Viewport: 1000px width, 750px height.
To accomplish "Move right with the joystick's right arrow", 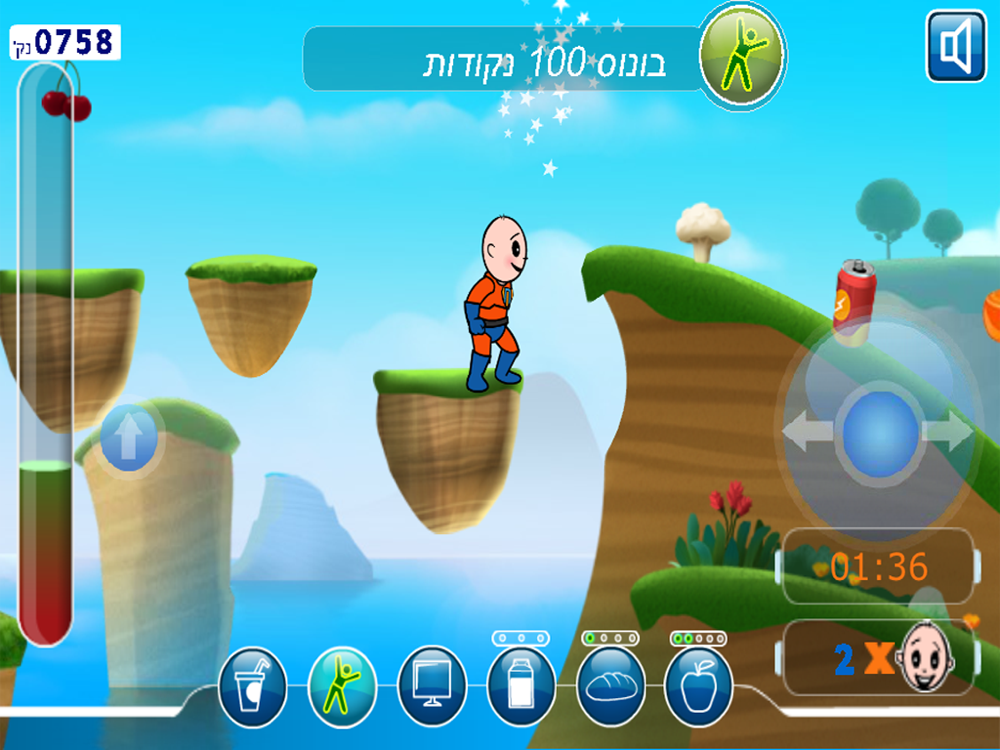I will tap(948, 432).
